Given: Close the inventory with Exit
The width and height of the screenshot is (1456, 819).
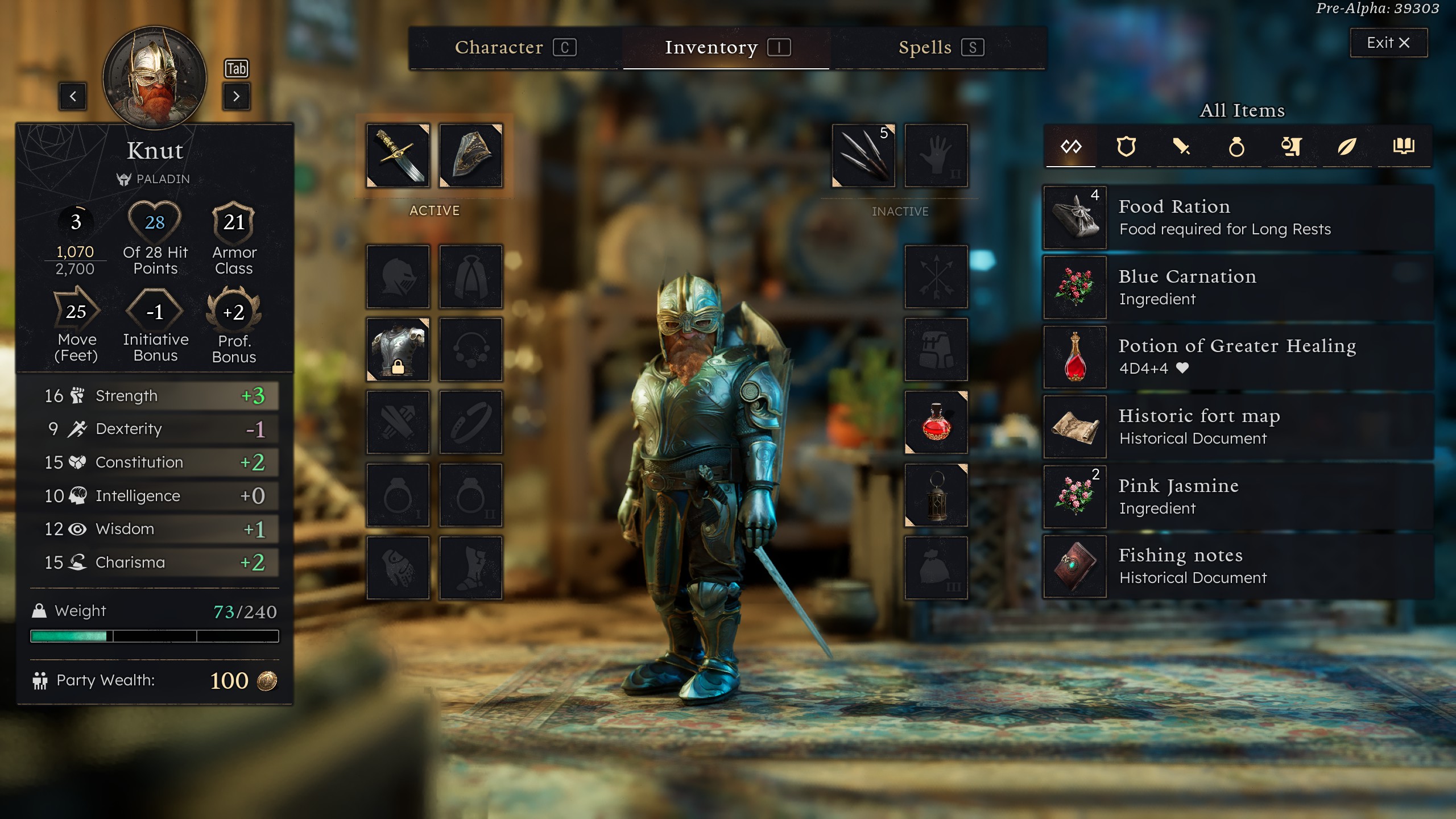Looking at the screenshot, I should [x=1388, y=43].
